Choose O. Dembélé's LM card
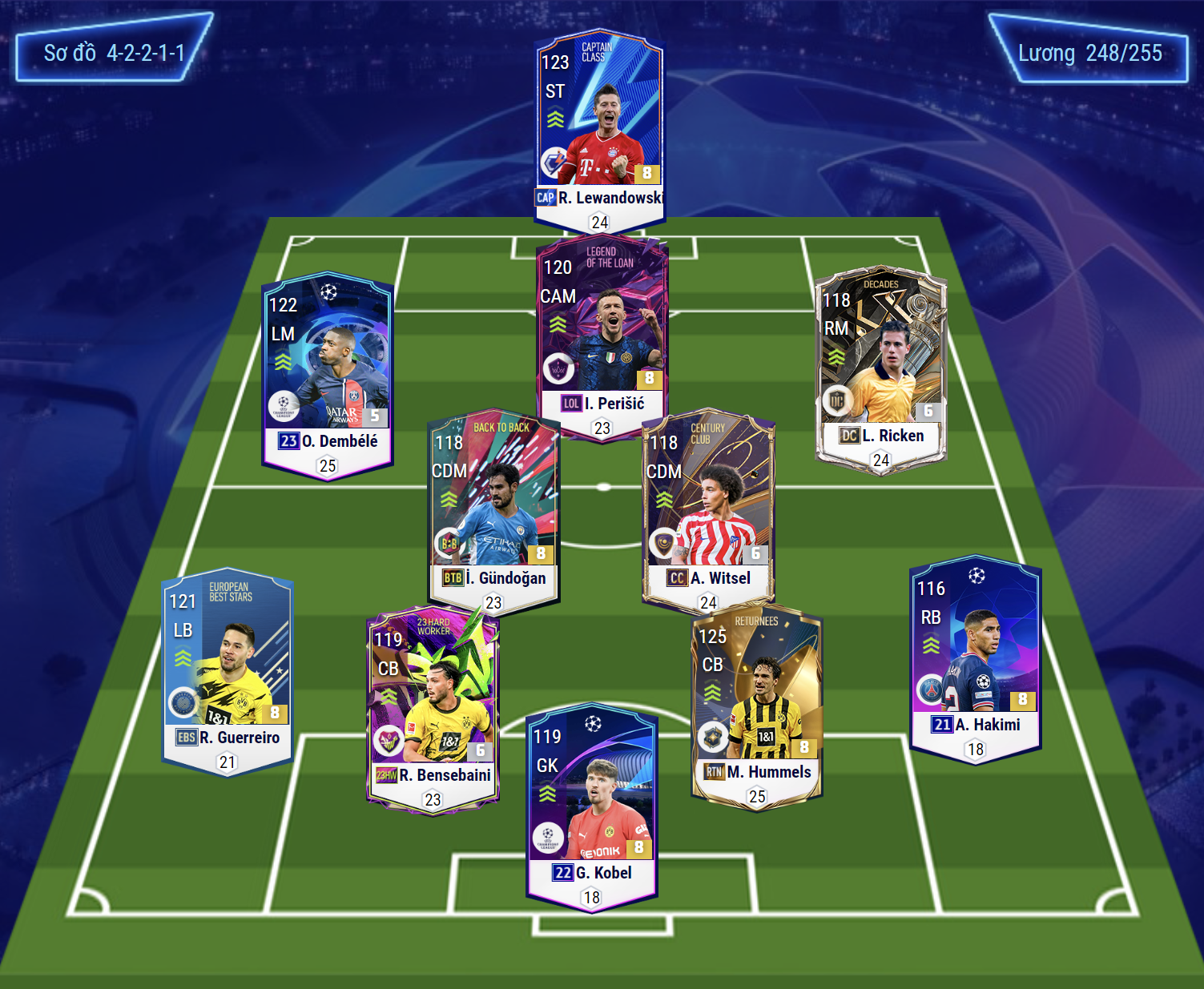1204x989 pixels. [328, 368]
